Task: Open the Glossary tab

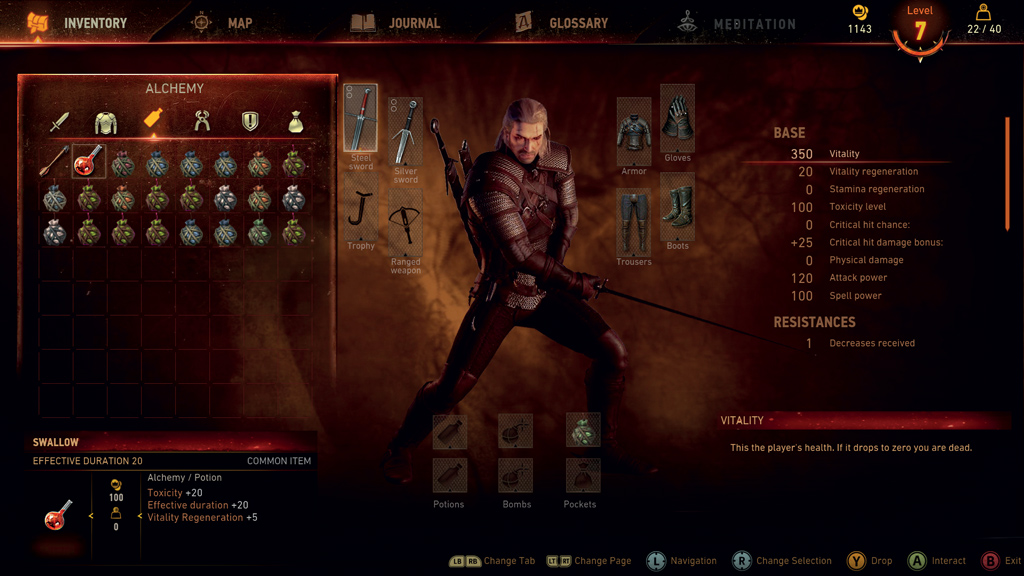Action: pos(561,23)
